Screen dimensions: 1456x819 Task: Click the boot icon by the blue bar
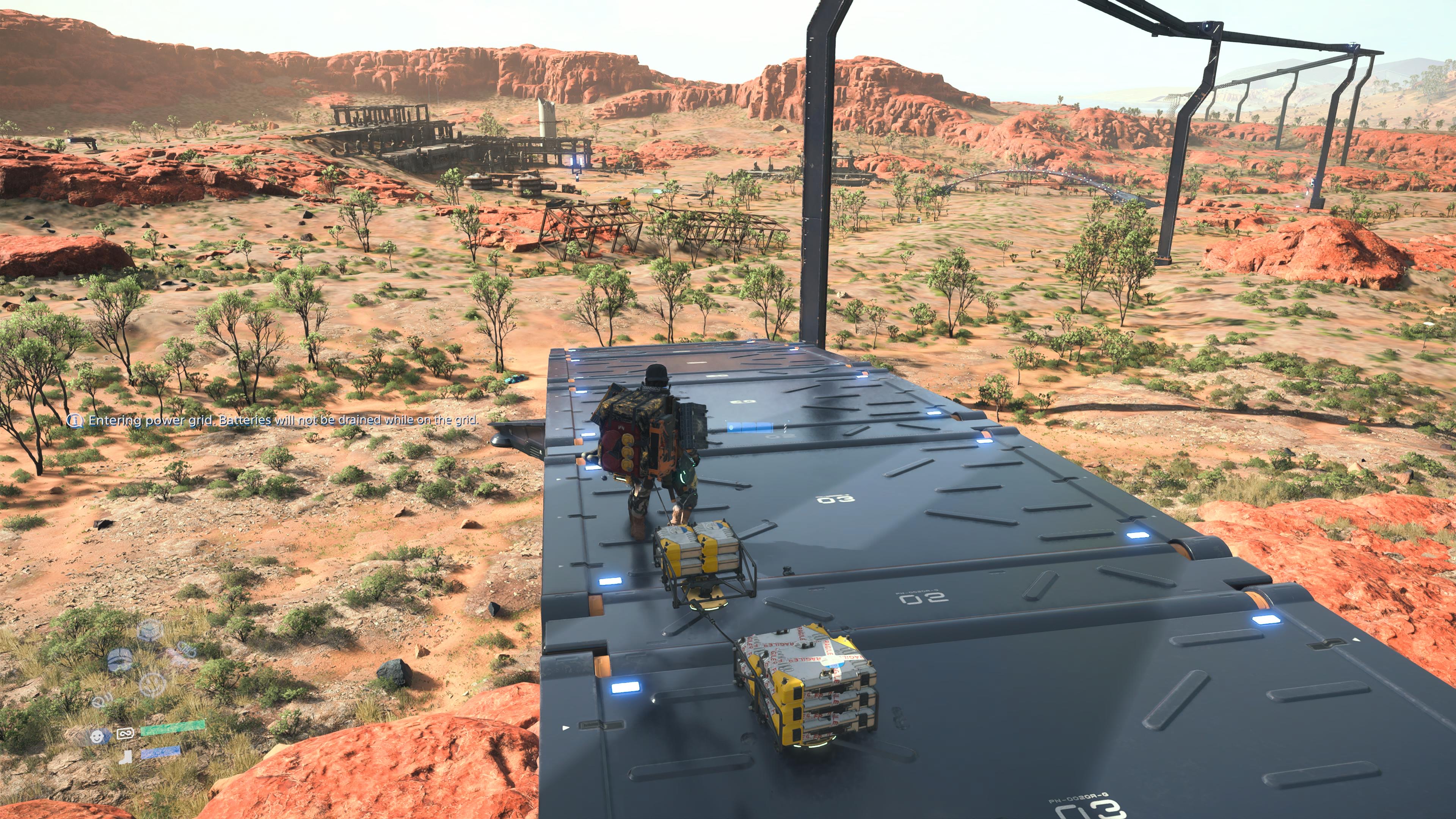pos(126,756)
